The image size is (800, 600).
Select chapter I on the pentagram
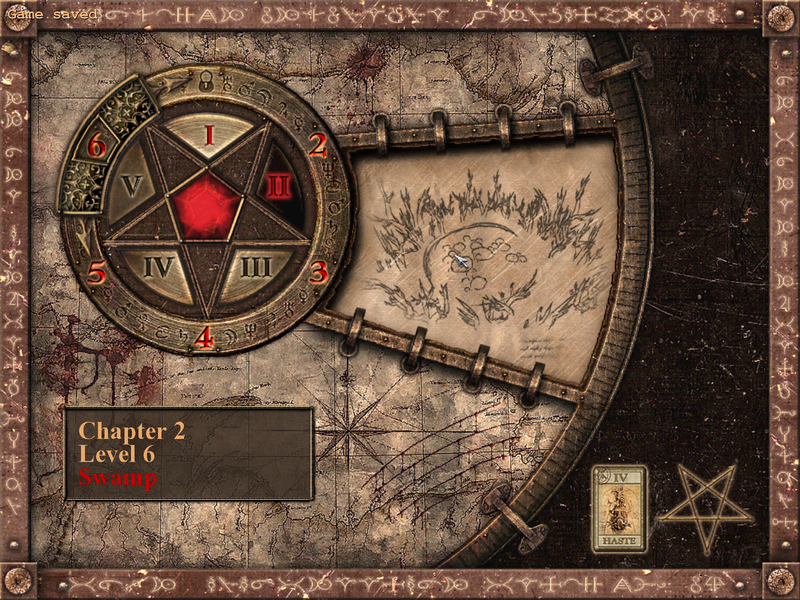point(209,137)
